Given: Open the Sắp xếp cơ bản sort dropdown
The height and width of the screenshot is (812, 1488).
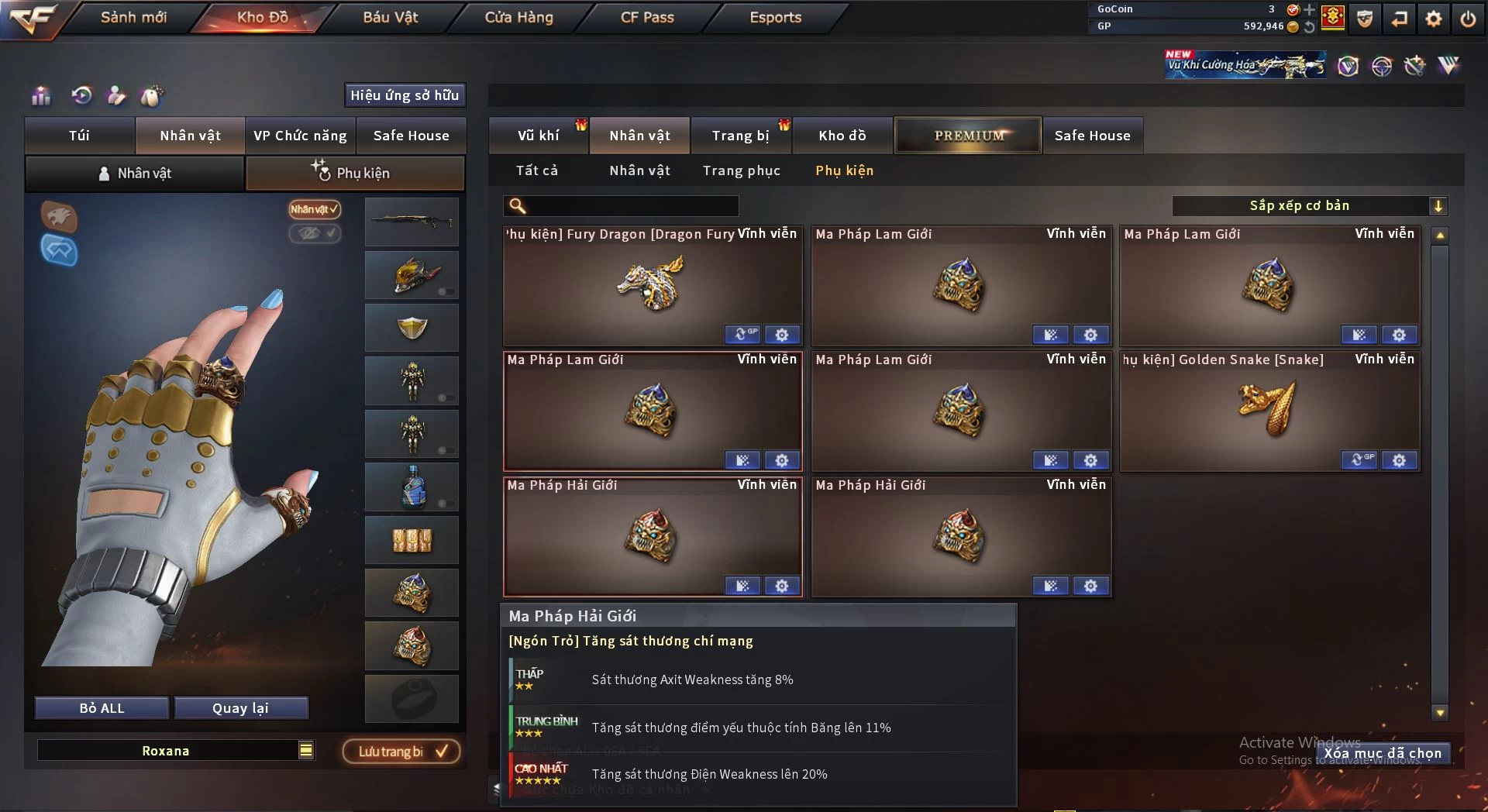Looking at the screenshot, I should pos(1309,205).
